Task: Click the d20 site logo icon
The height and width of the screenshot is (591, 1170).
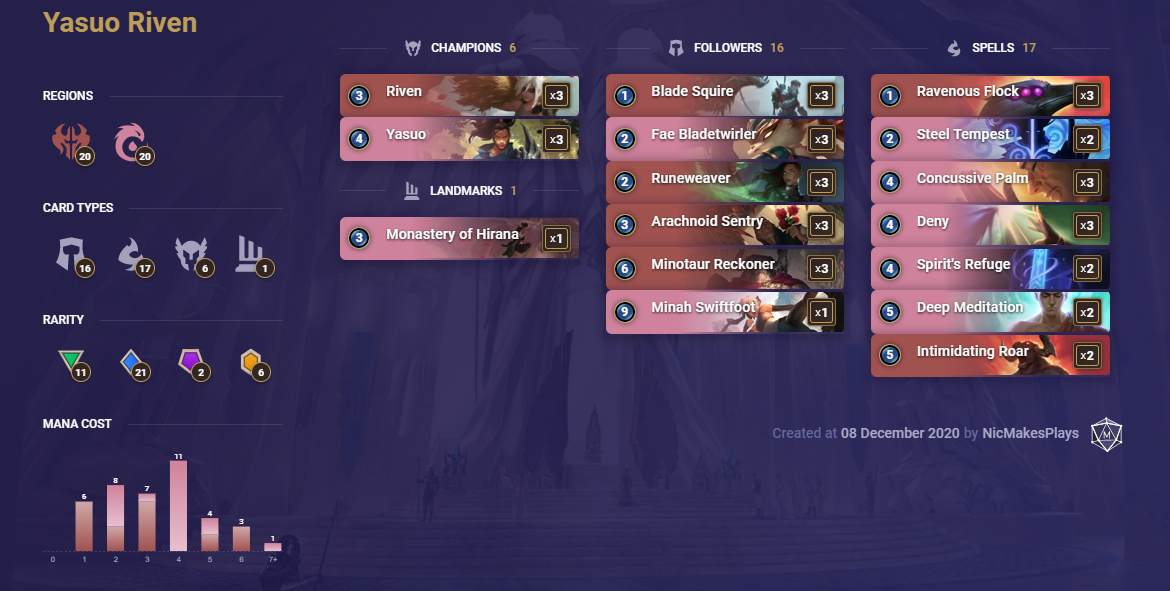Action: pyautogui.click(x=1106, y=433)
